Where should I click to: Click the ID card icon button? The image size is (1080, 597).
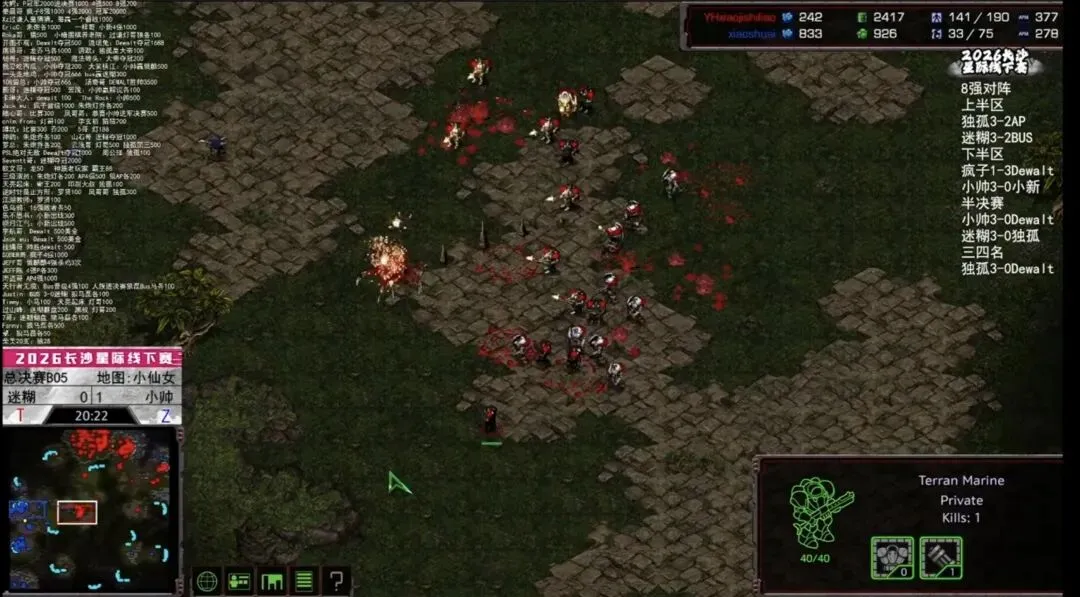click(x=239, y=580)
